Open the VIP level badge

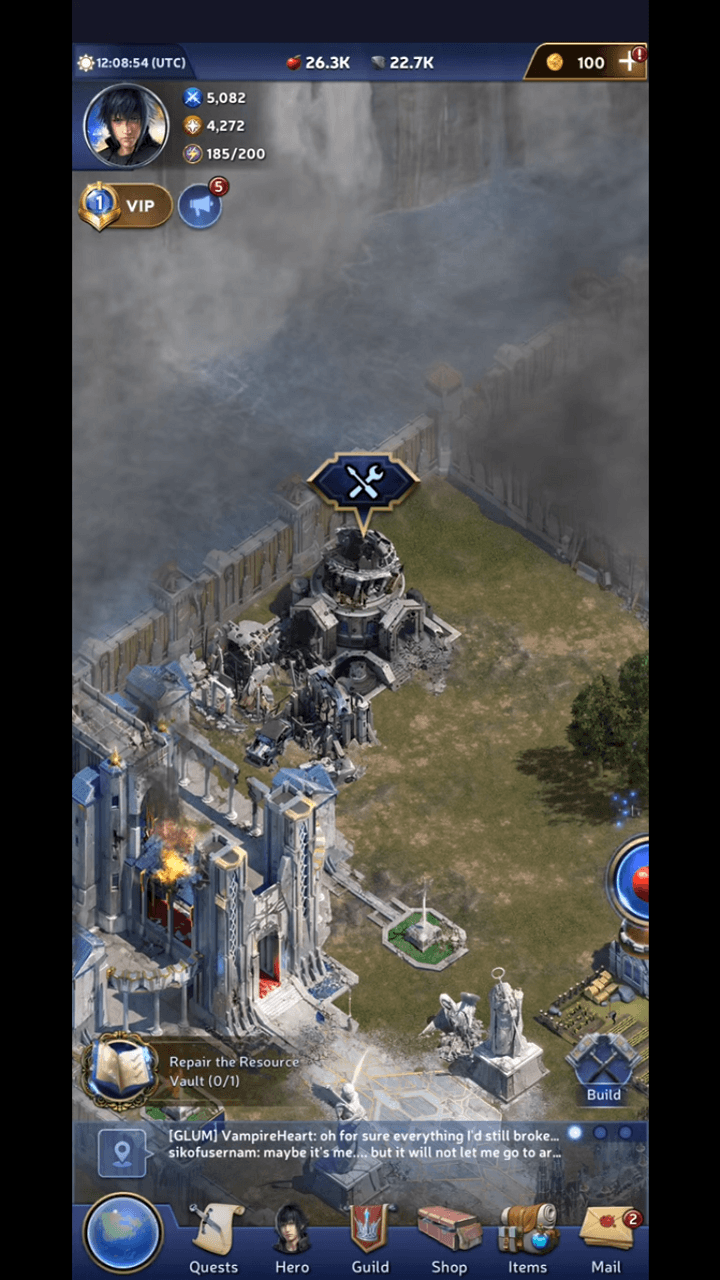[x=126, y=206]
